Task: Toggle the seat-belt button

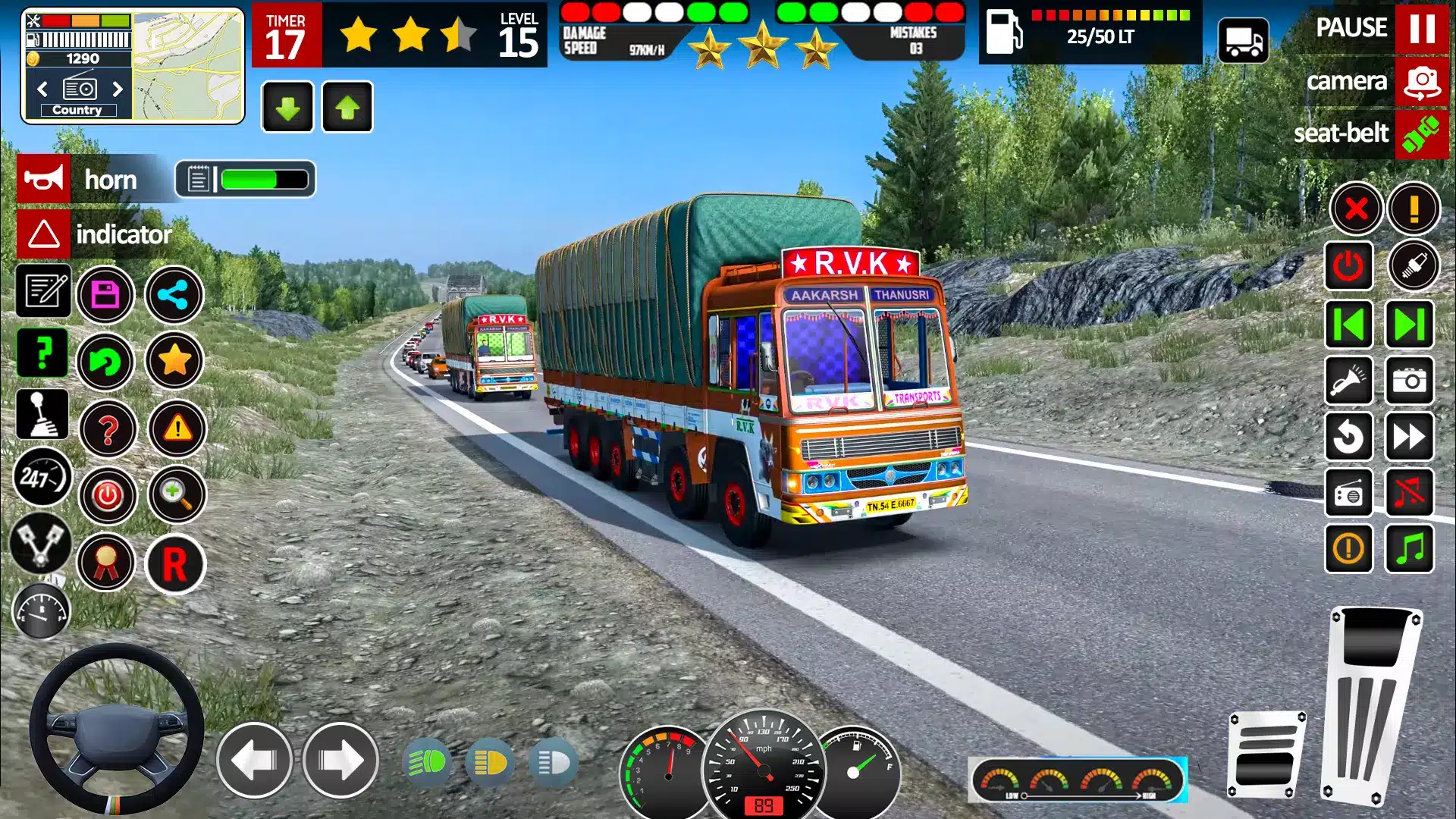Action: pos(1421,134)
